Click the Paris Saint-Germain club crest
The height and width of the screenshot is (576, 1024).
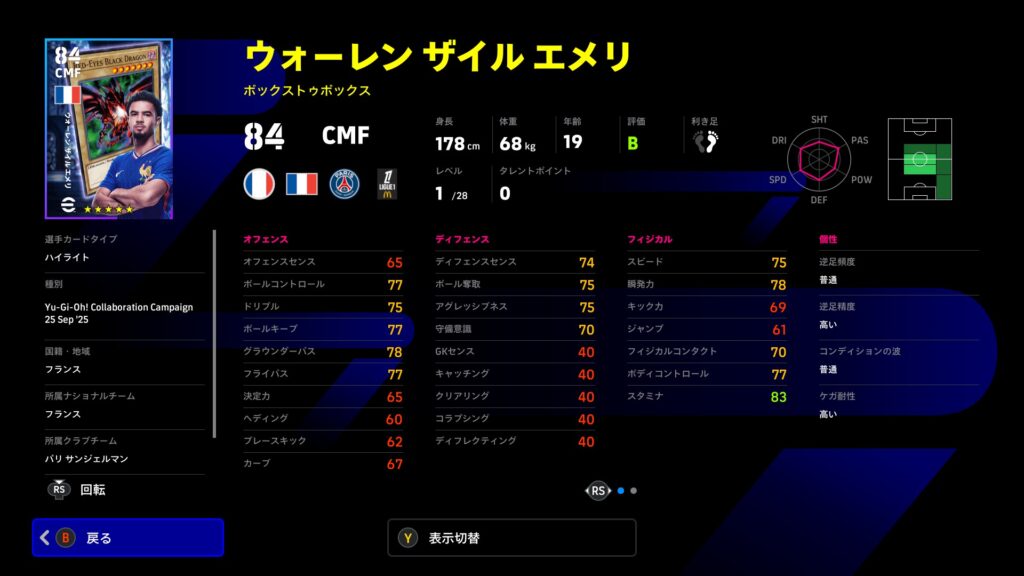coord(344,184)
